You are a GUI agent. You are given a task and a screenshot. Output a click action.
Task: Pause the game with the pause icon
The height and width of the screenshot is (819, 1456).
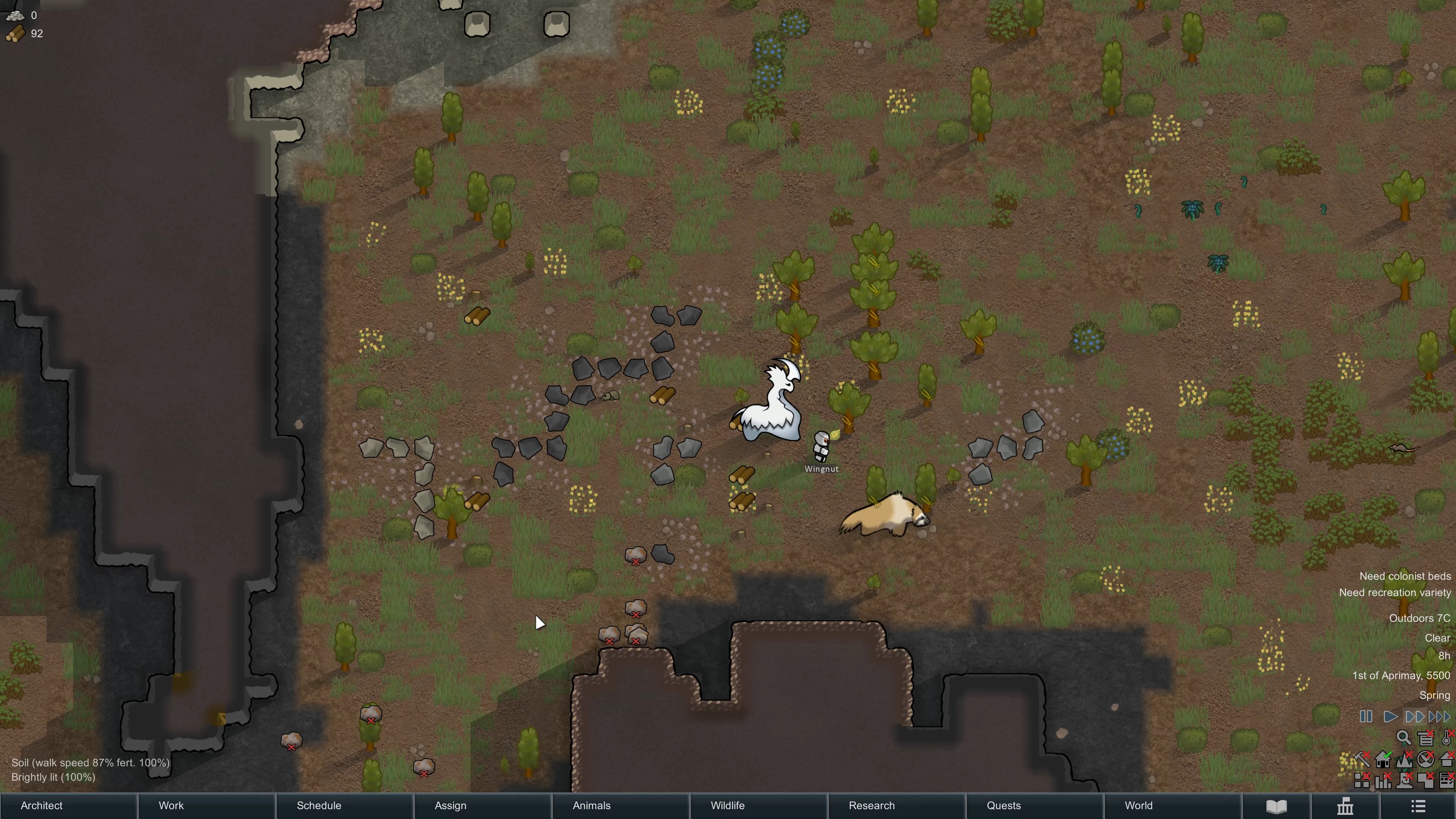1366,716
